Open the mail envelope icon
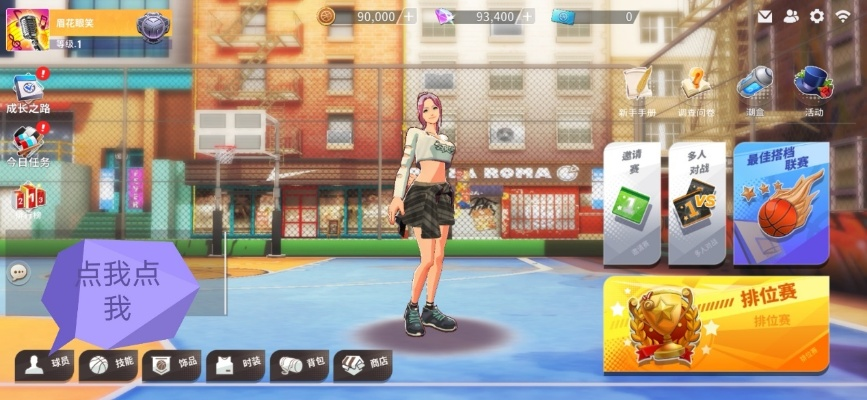 point(765,16)
